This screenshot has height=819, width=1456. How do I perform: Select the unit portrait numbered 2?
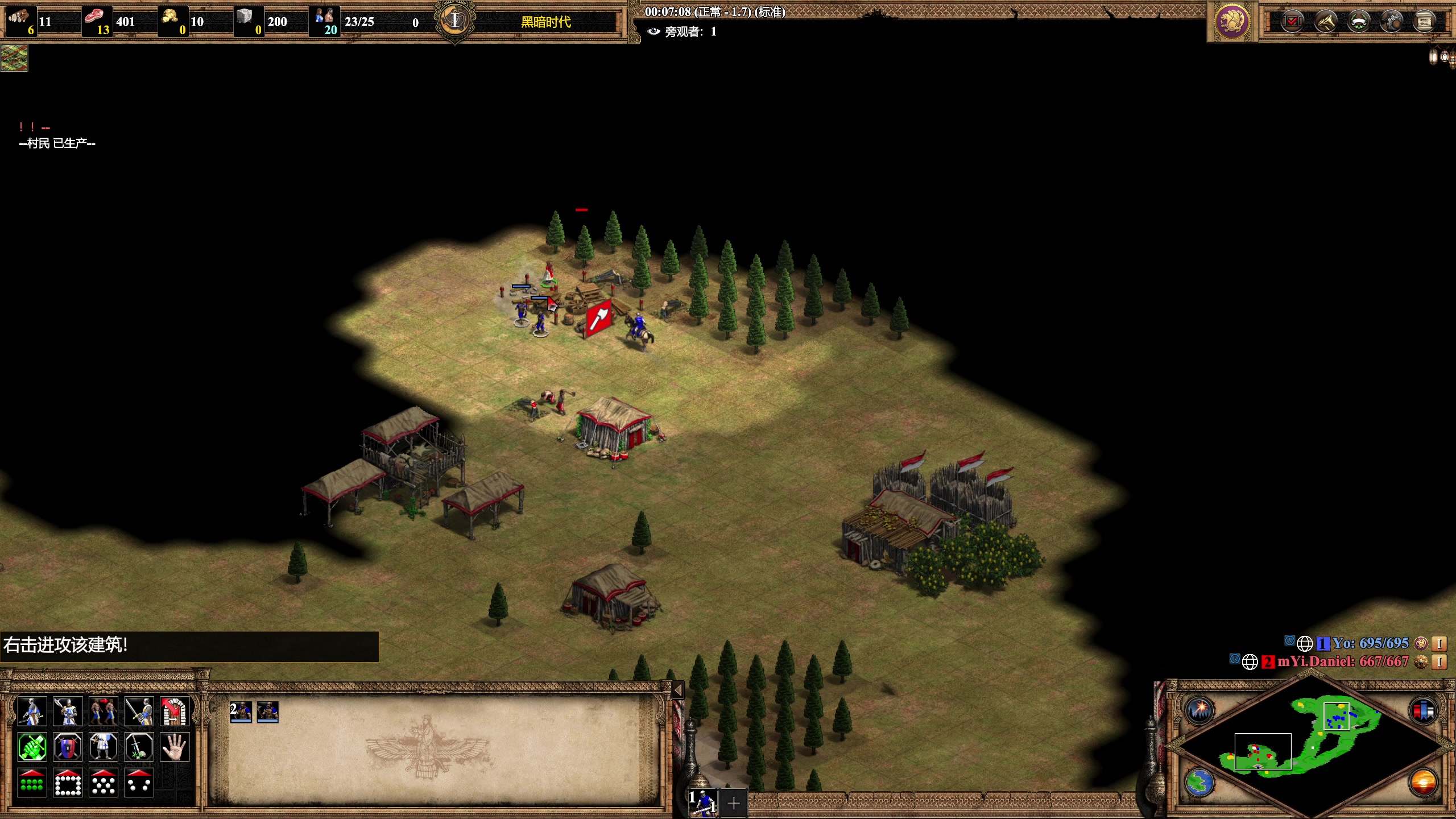coord(241,712)
